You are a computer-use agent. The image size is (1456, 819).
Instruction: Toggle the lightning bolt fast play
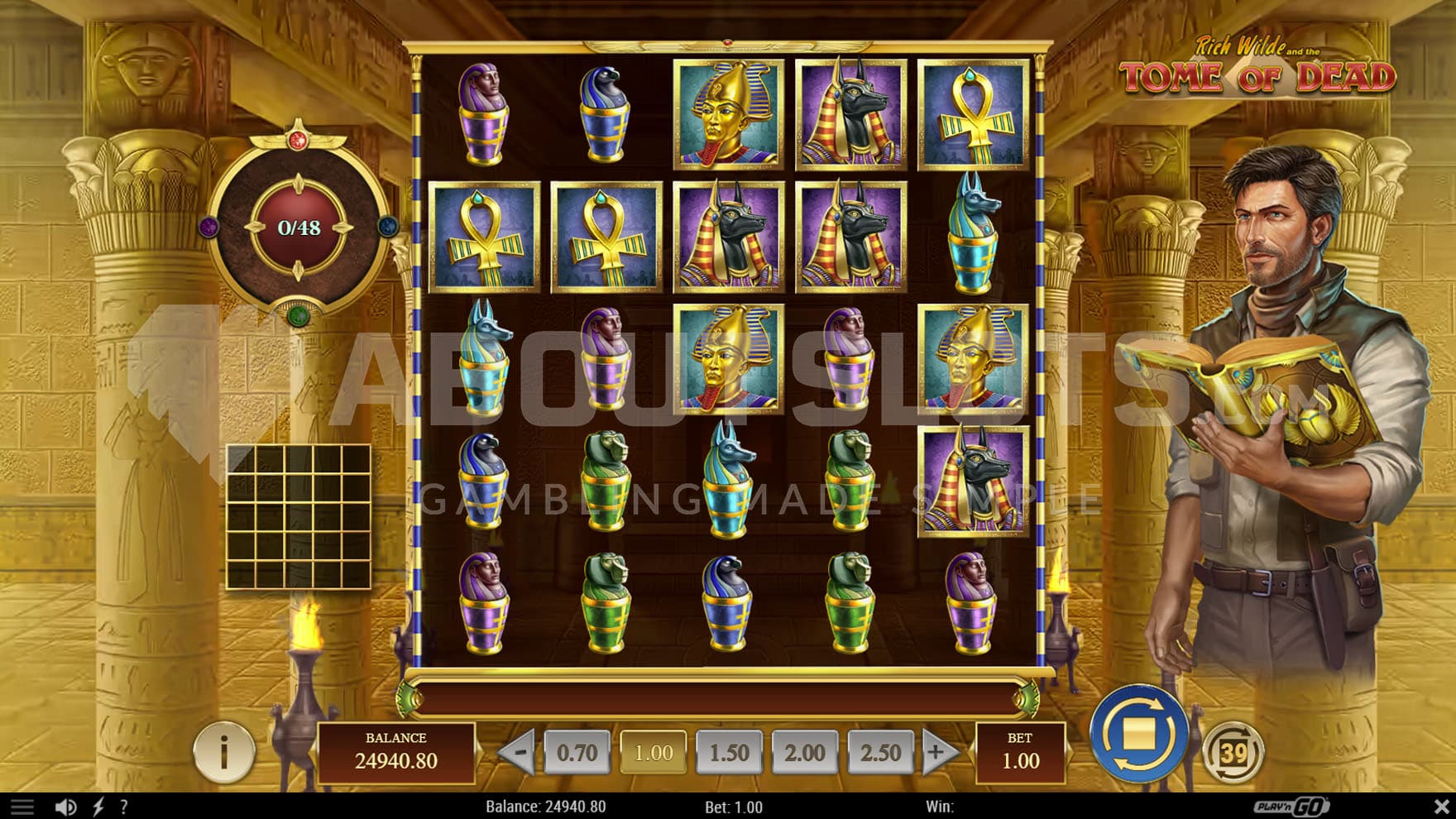[x=98, y=807]
